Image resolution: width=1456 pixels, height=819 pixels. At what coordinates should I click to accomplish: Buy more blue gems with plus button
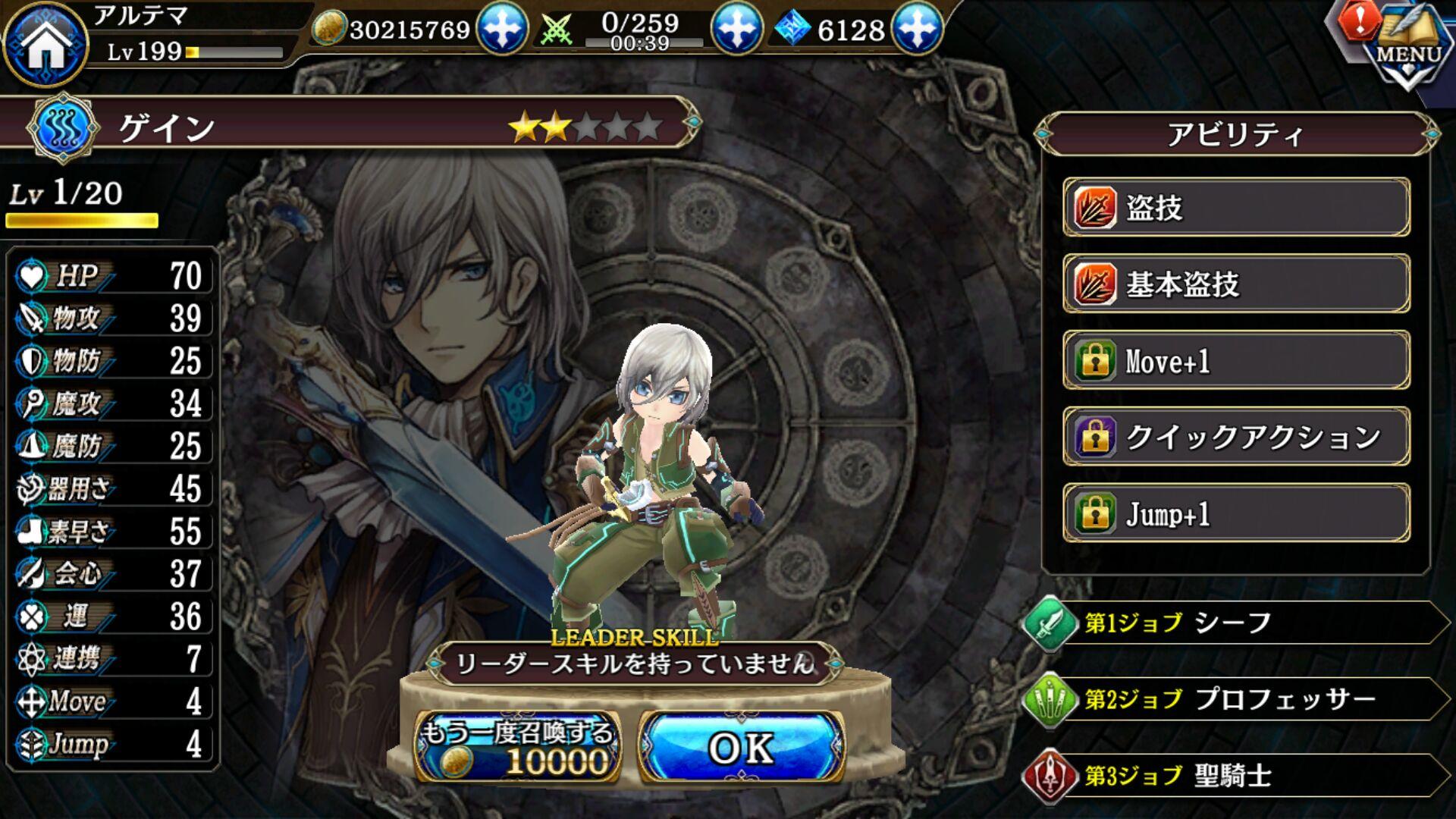[917, 29]
